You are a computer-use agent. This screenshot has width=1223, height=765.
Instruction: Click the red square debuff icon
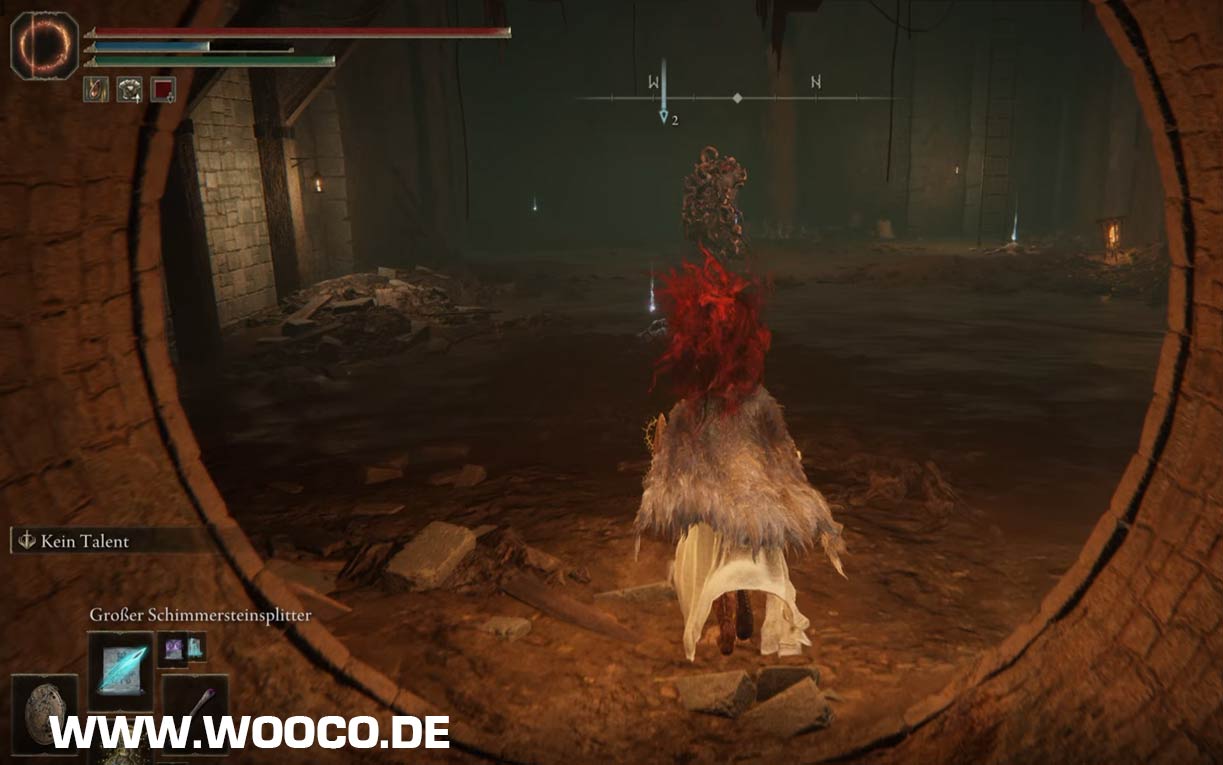pyautogui.click(x=163, y=89)
